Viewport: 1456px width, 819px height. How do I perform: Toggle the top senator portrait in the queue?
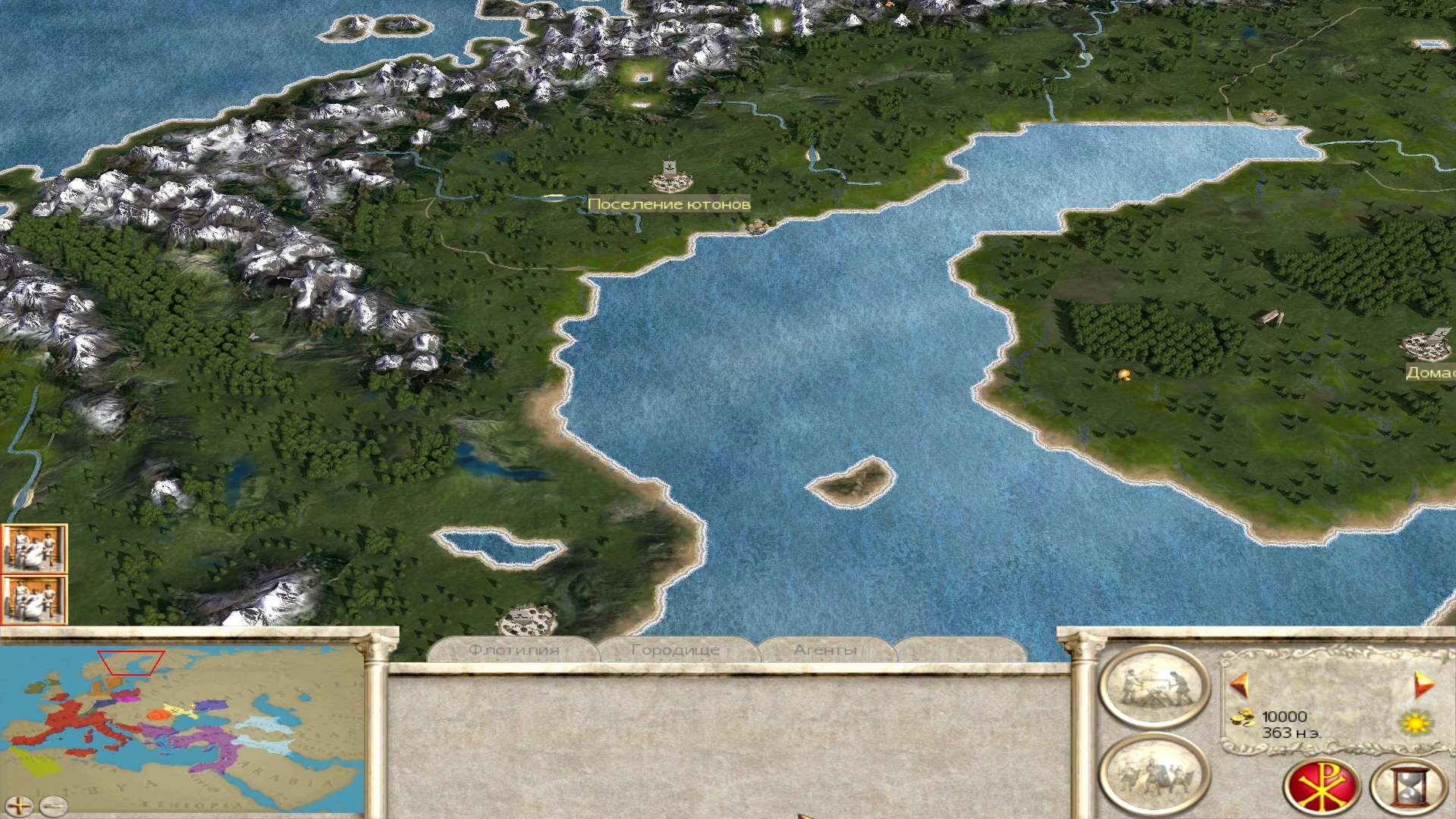point(34,550)
